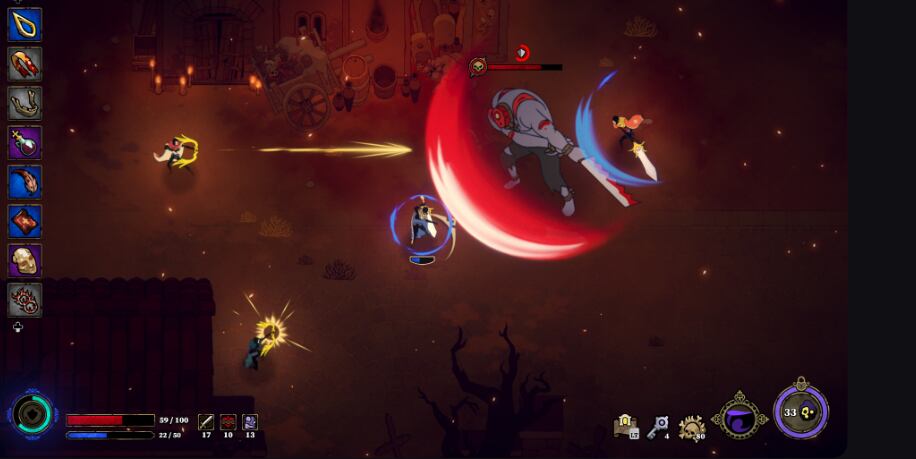The image size is (916, 459).
Task: Activate the purple swirl ability medallion
Action: (x=740, y=416)
